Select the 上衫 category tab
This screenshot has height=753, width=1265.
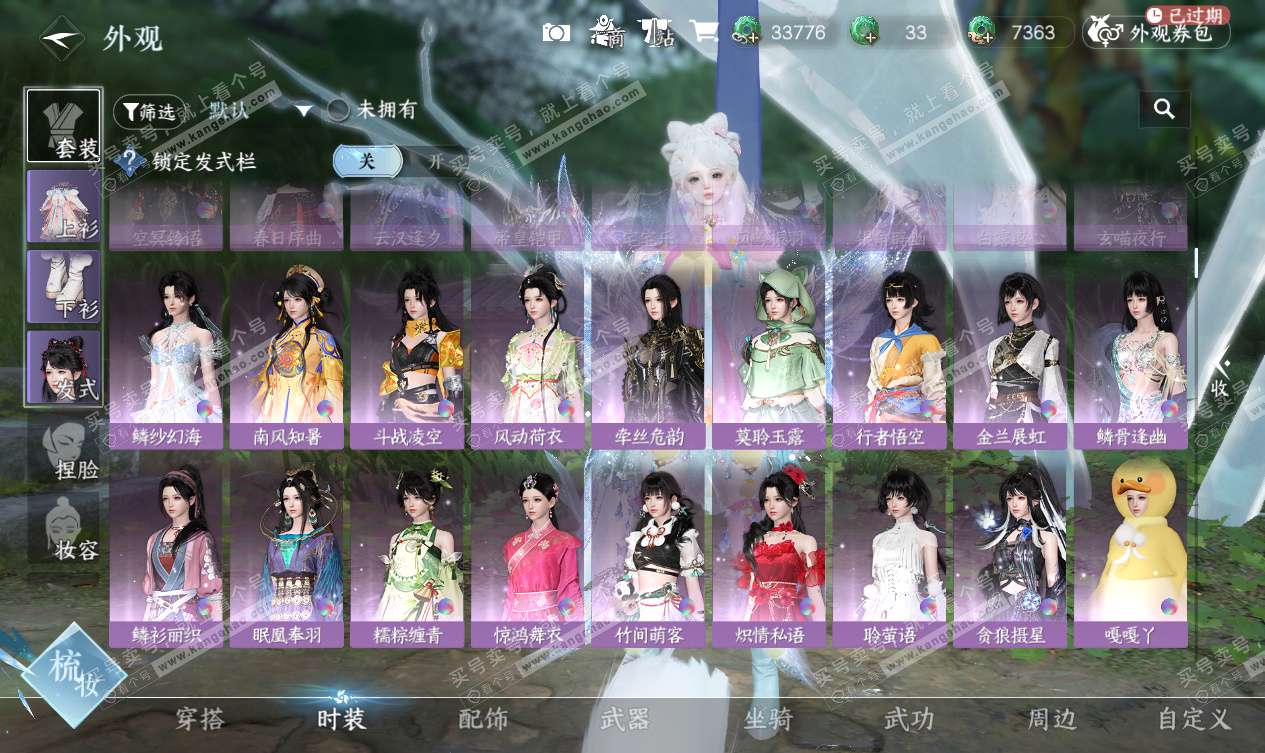pos(64,207)
